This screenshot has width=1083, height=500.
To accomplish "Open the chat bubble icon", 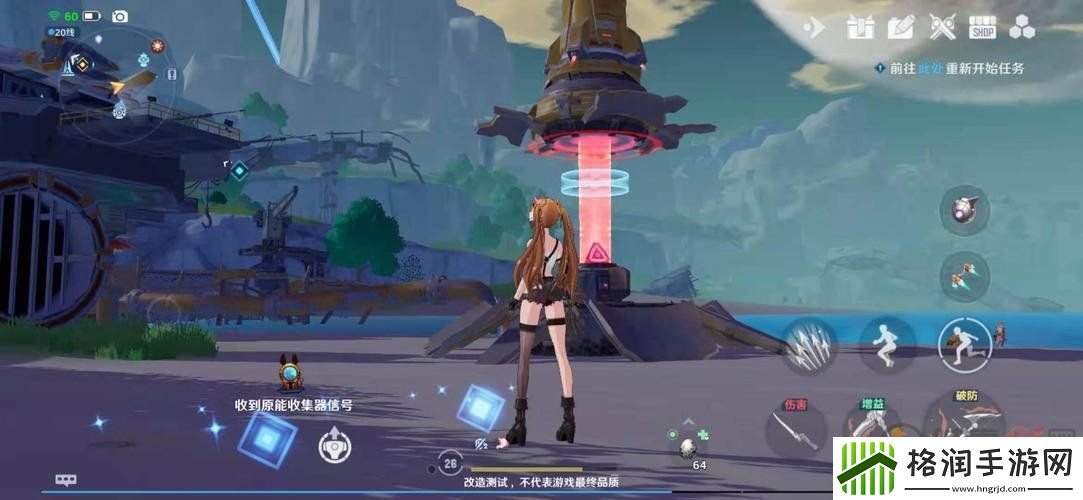I will pos(66,480).
